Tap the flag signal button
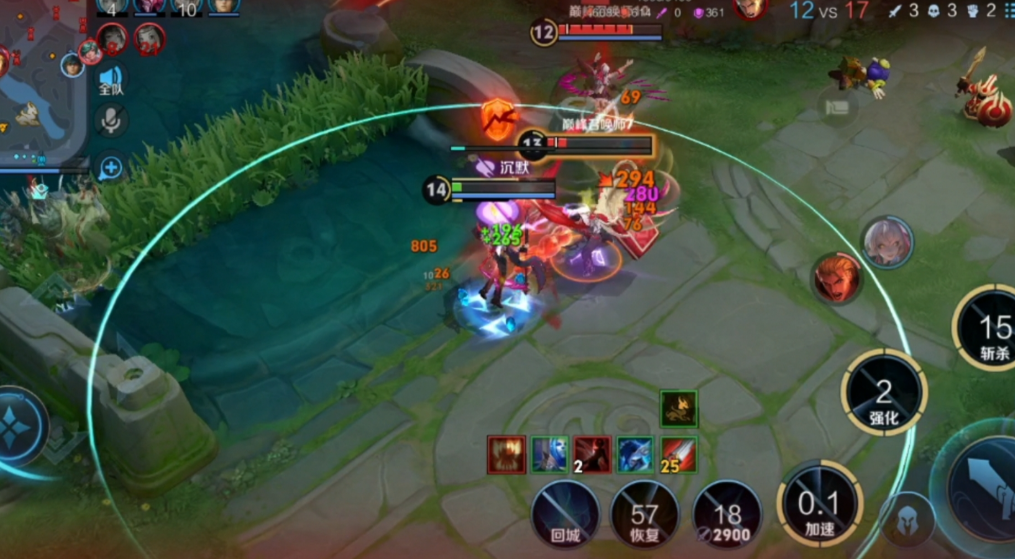The height and width of the screenshot is (559, 1015). pyautogui.click(x=836, y=104)
